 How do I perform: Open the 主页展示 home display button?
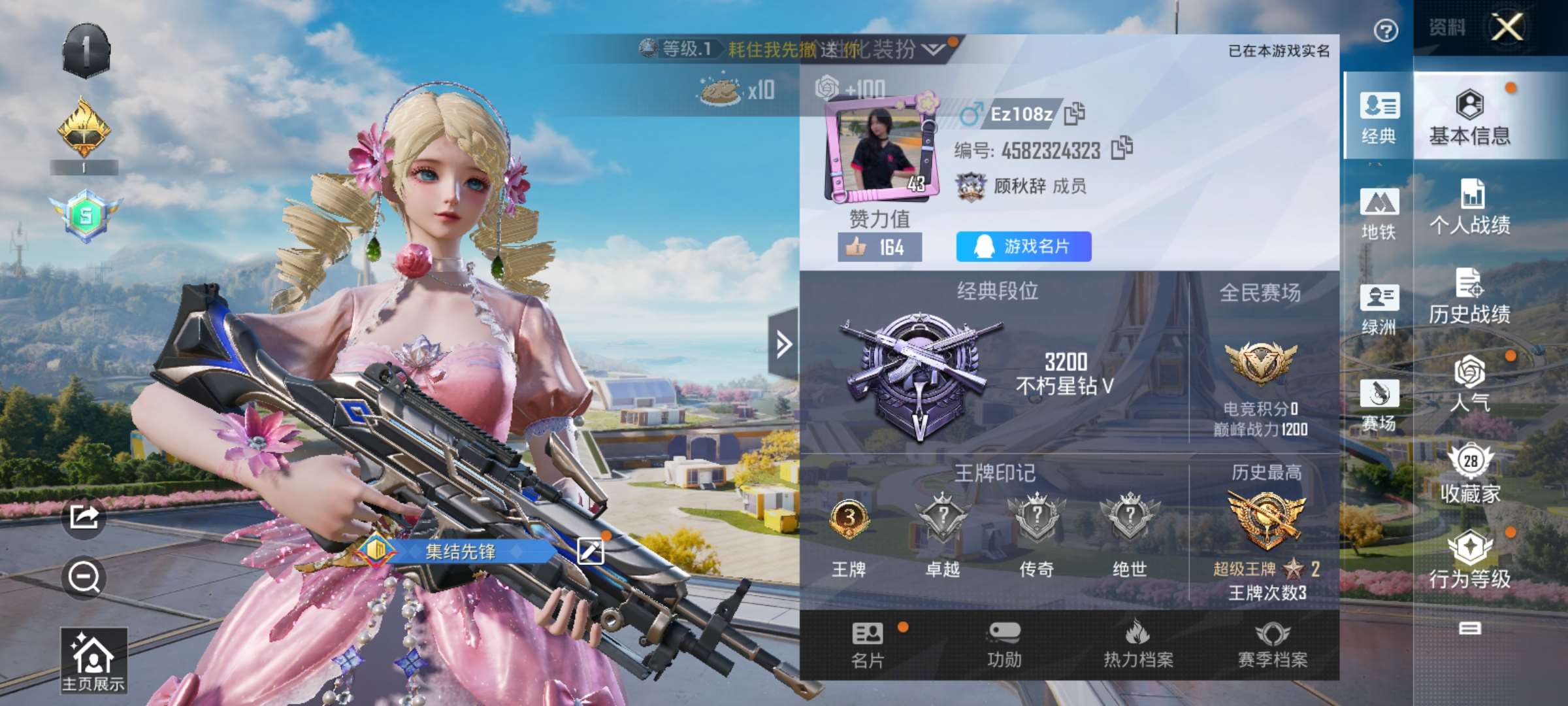93,660
